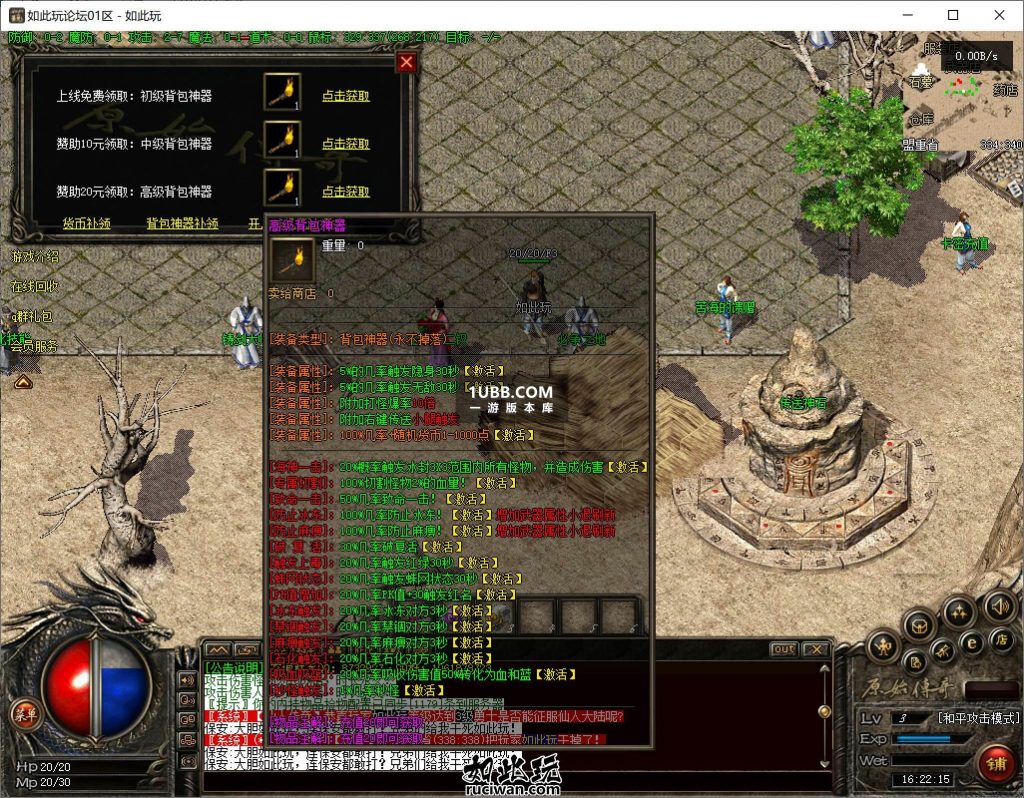The image size is (1024, 798).
Task: Toggle the speaker sound round button
Action: (x=998, y=606)
